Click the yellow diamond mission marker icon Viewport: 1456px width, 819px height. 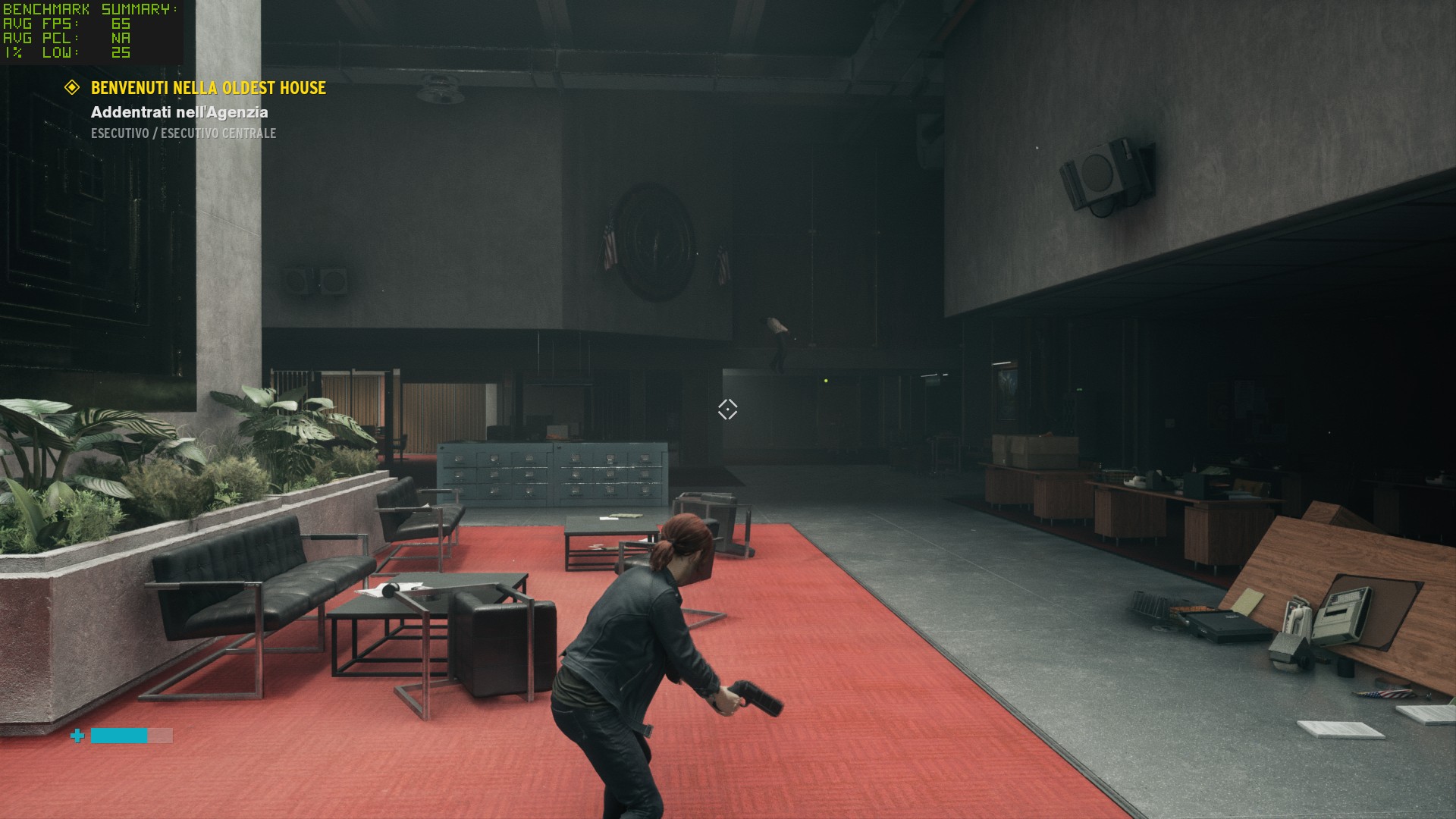click(72, 88)
